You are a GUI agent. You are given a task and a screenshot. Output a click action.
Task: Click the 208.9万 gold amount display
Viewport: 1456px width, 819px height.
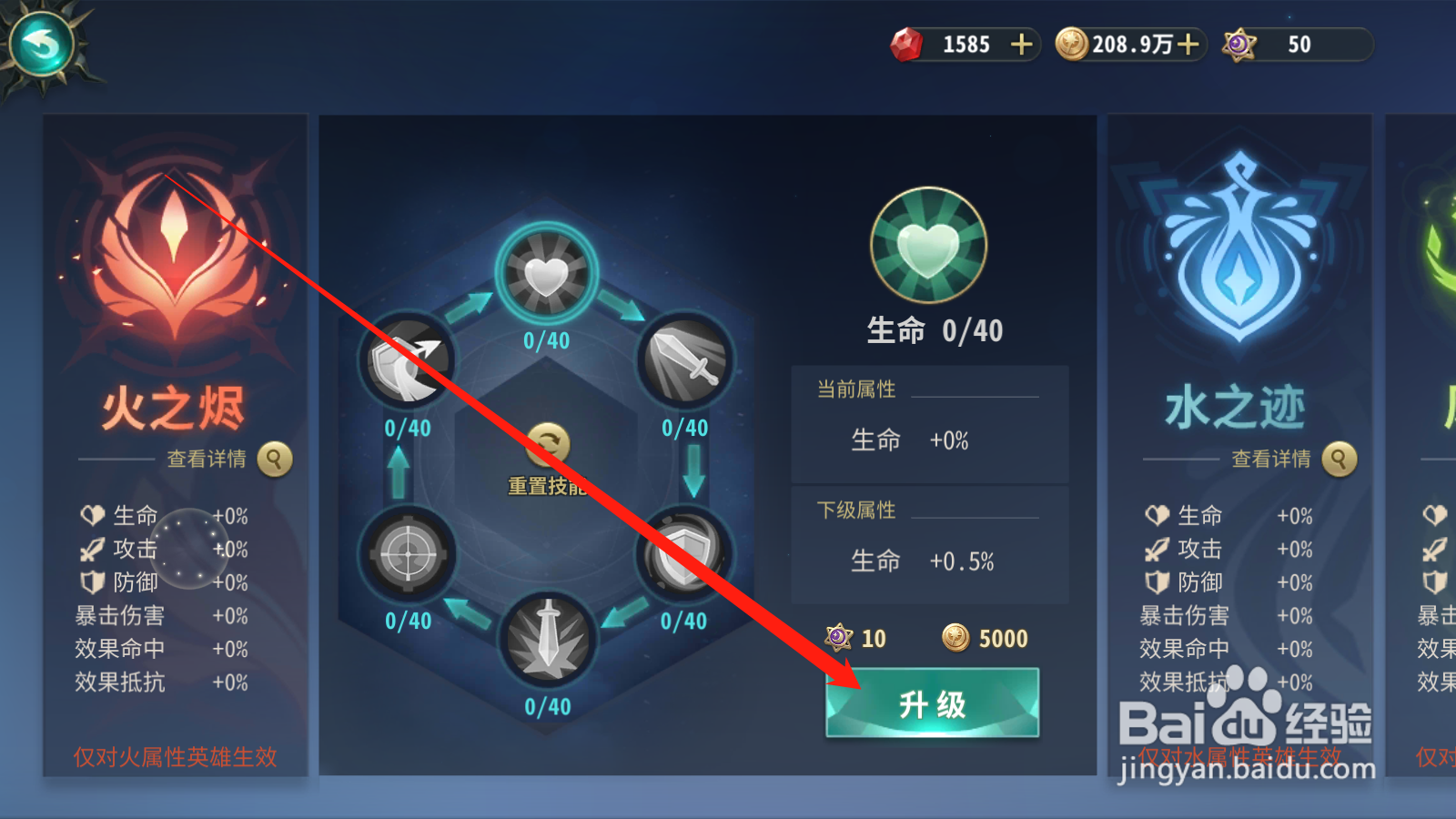(1128, 44)
